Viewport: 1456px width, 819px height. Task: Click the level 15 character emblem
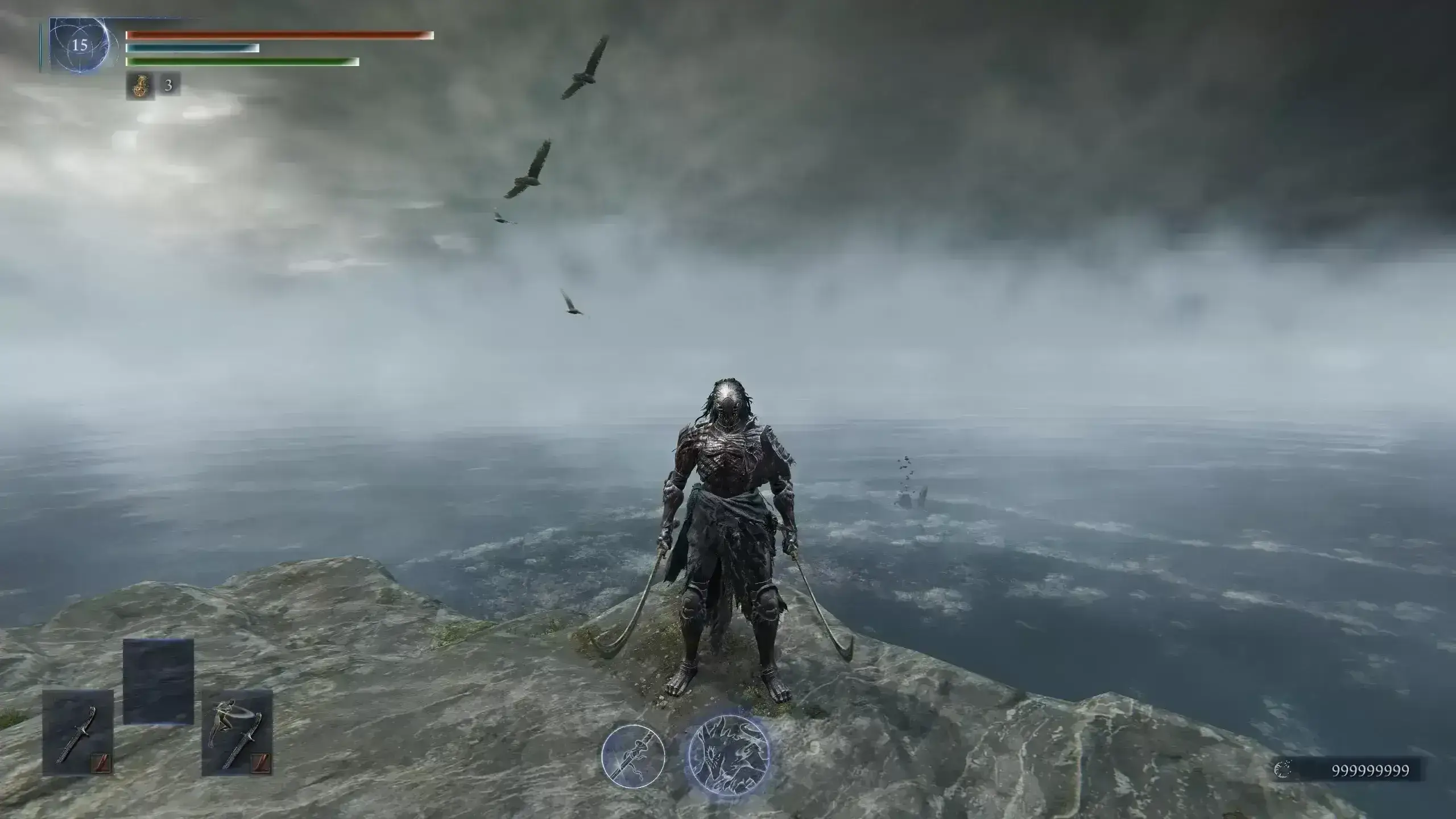tap(80, 45)
